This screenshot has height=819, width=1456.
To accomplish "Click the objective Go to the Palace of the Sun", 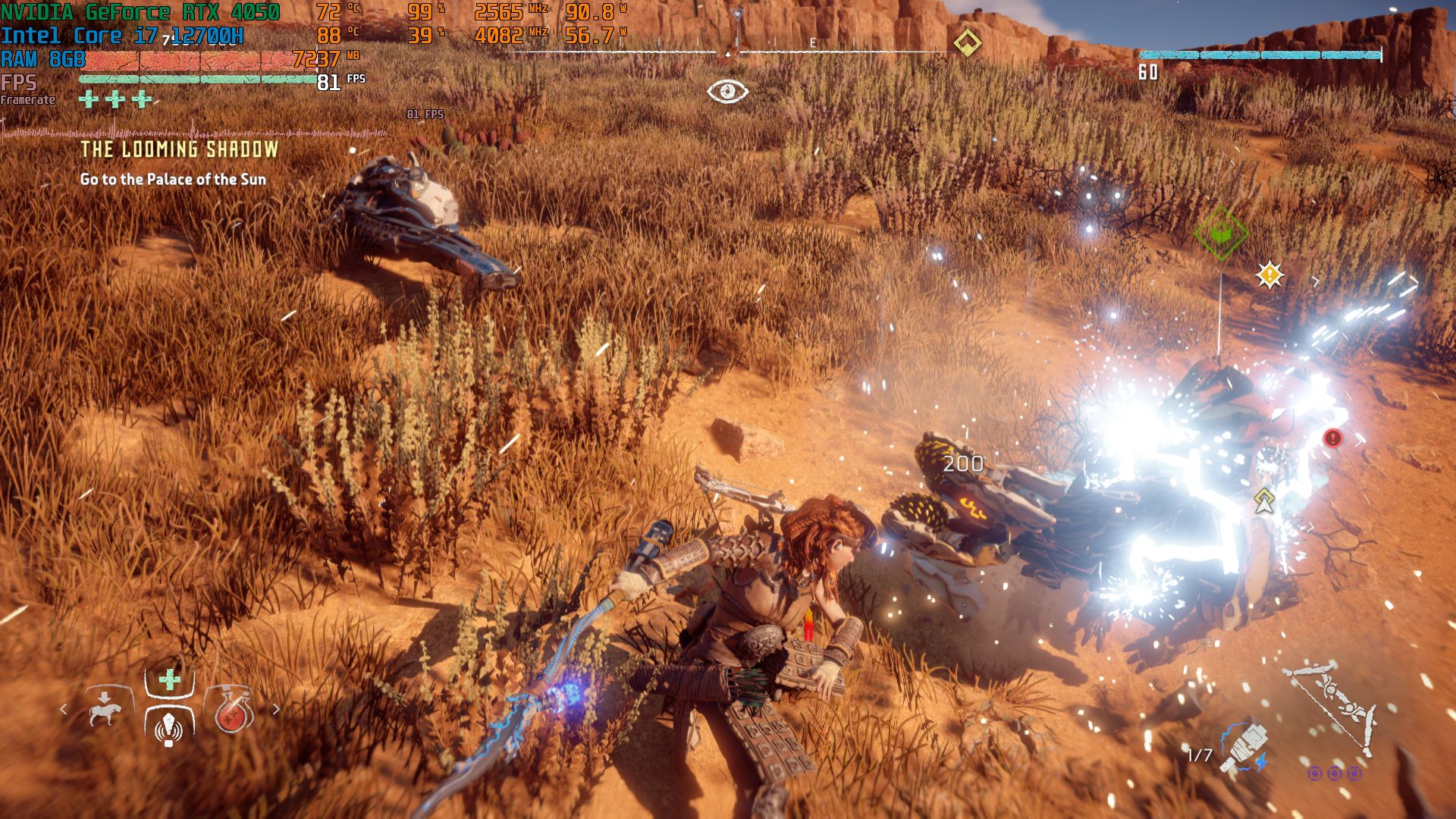I will [173, 180].
